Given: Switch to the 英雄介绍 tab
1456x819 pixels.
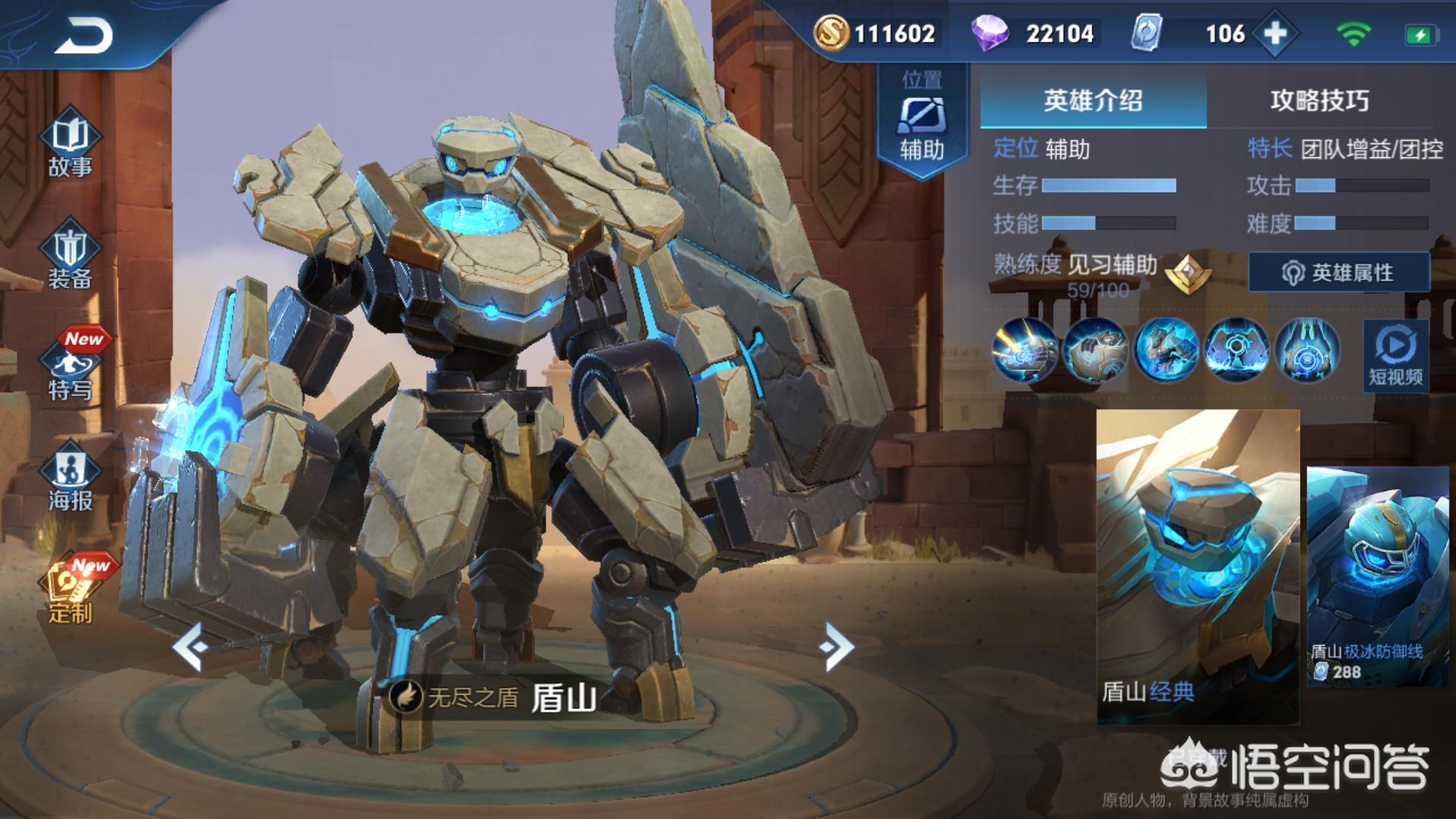Looking at the screenshot, I should point(1093,100).
